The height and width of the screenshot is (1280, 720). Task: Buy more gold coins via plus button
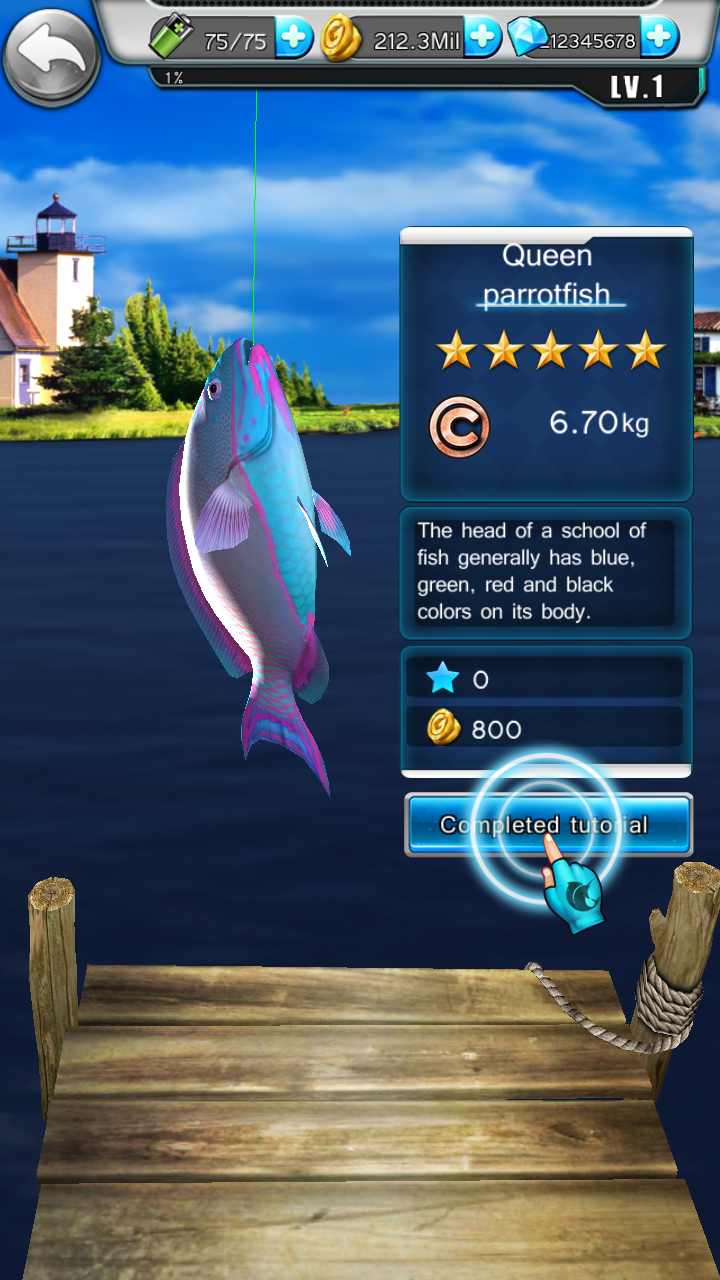coord(481,40)
